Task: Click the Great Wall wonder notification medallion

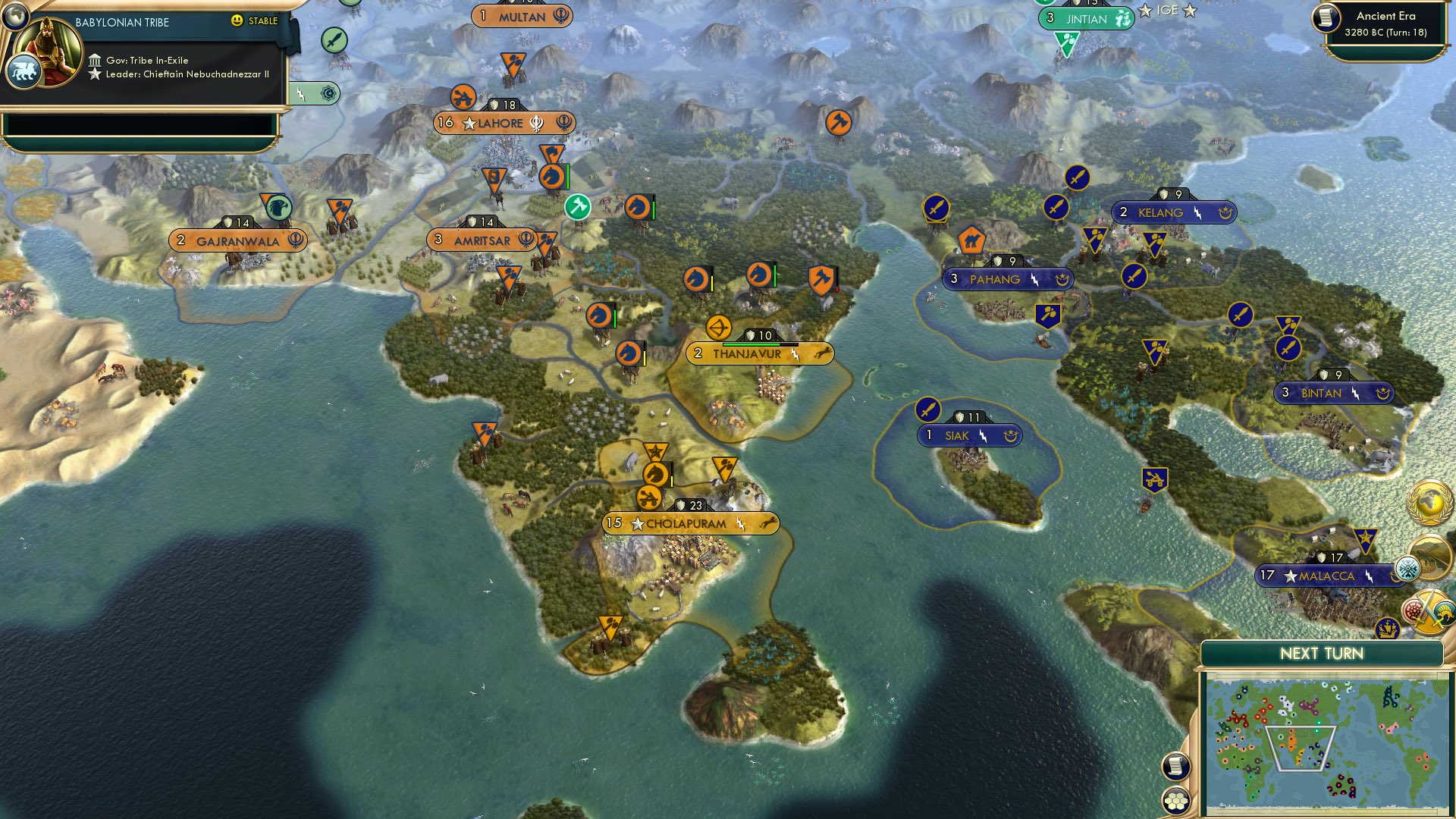Action: (1432, 559)
